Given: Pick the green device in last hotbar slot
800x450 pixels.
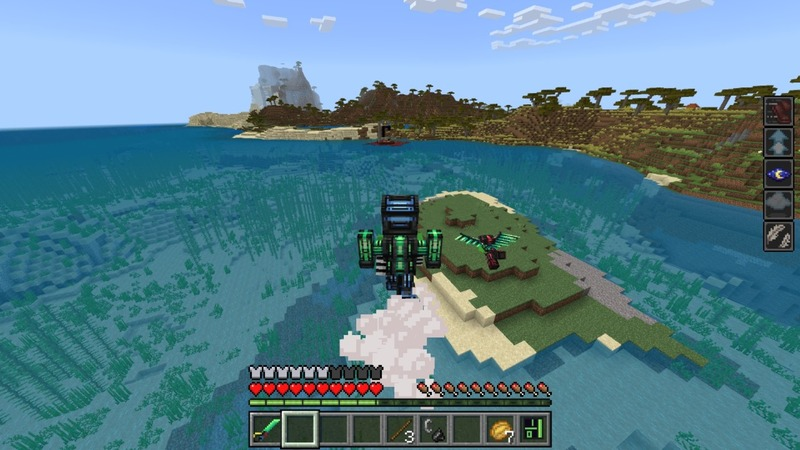Looking at the screenshot, I should pyautogui.click(x=535, y=429).
